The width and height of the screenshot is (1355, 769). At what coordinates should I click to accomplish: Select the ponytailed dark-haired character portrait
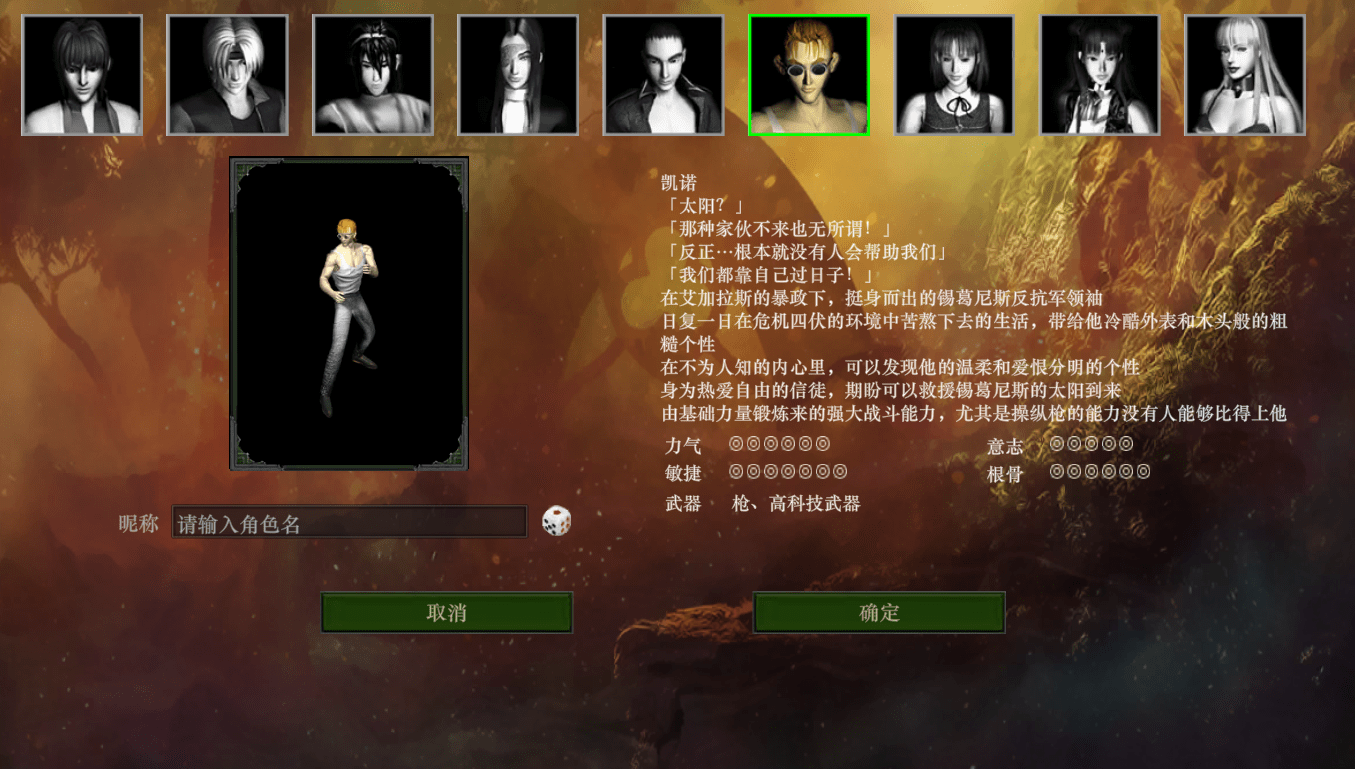click(82, 75)
